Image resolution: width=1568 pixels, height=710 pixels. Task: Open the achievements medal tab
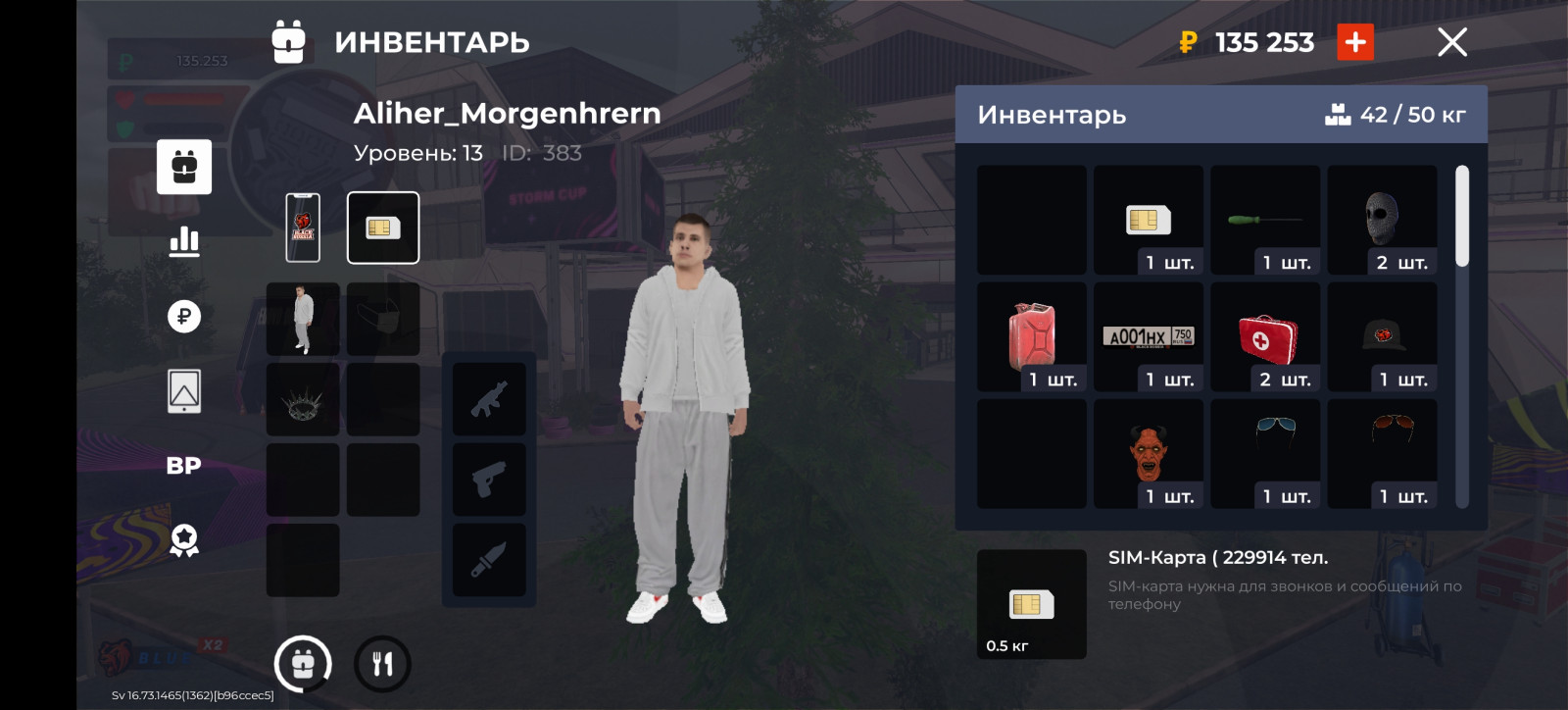click(184, 540)
